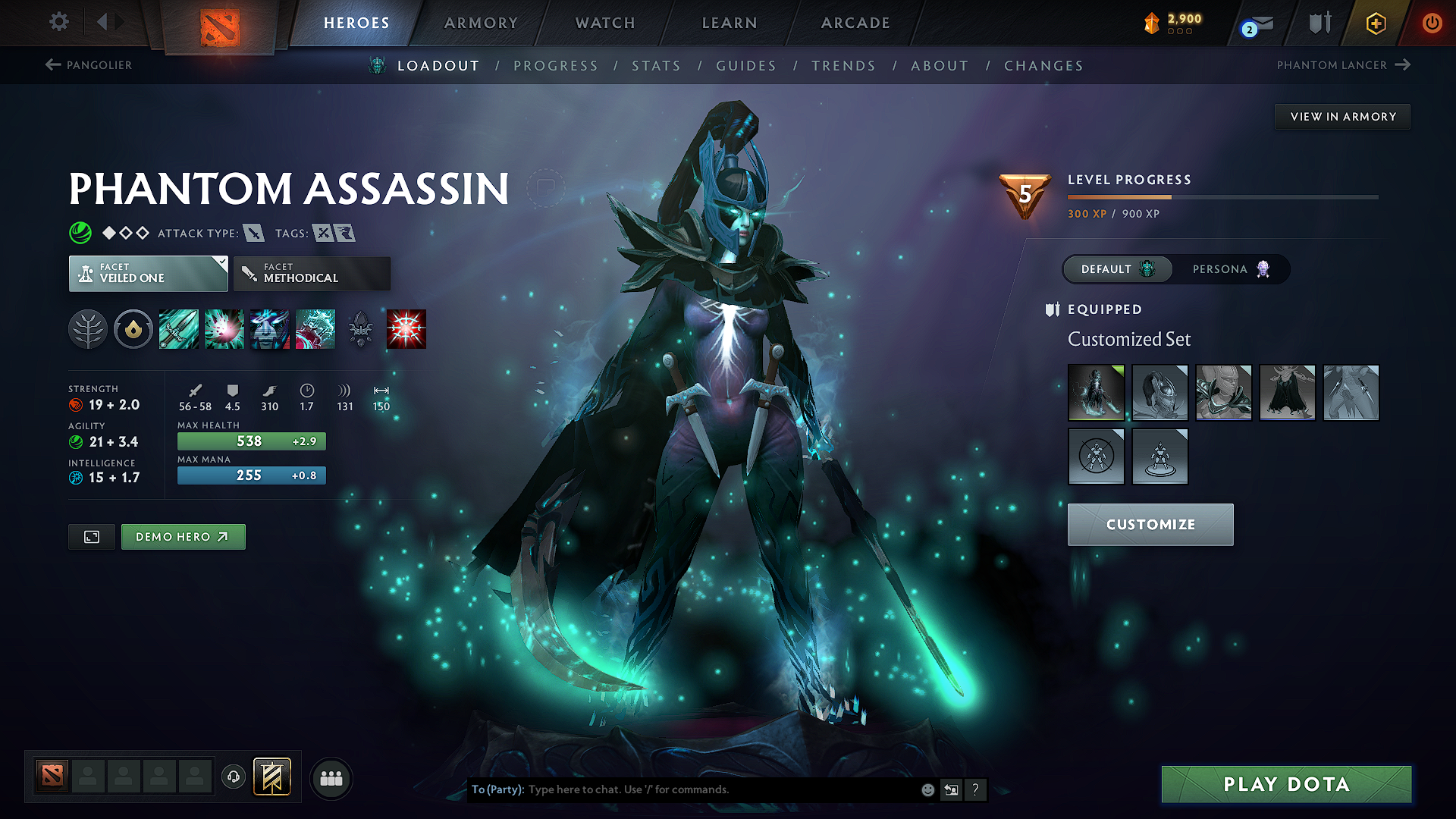The width and height of the screenshot is (1456, 819).
Task: Open the settings gear
Action: tap(58, 22)
